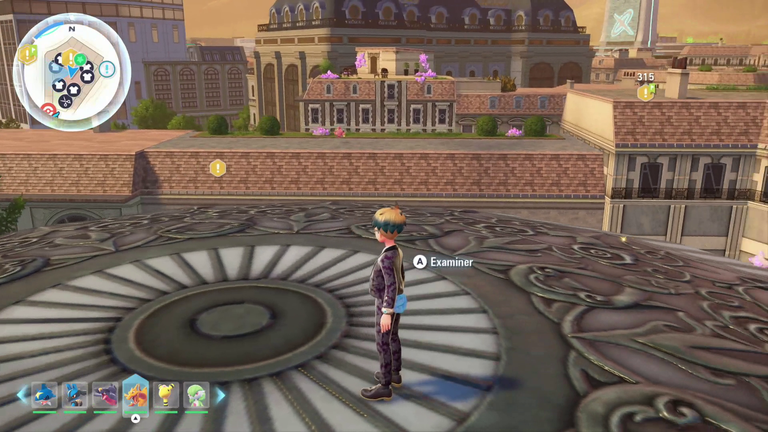Select the yellow exclamation quest marker on rooftop
Viewport: 768px width, 432px height.
(x=217, y=168)
